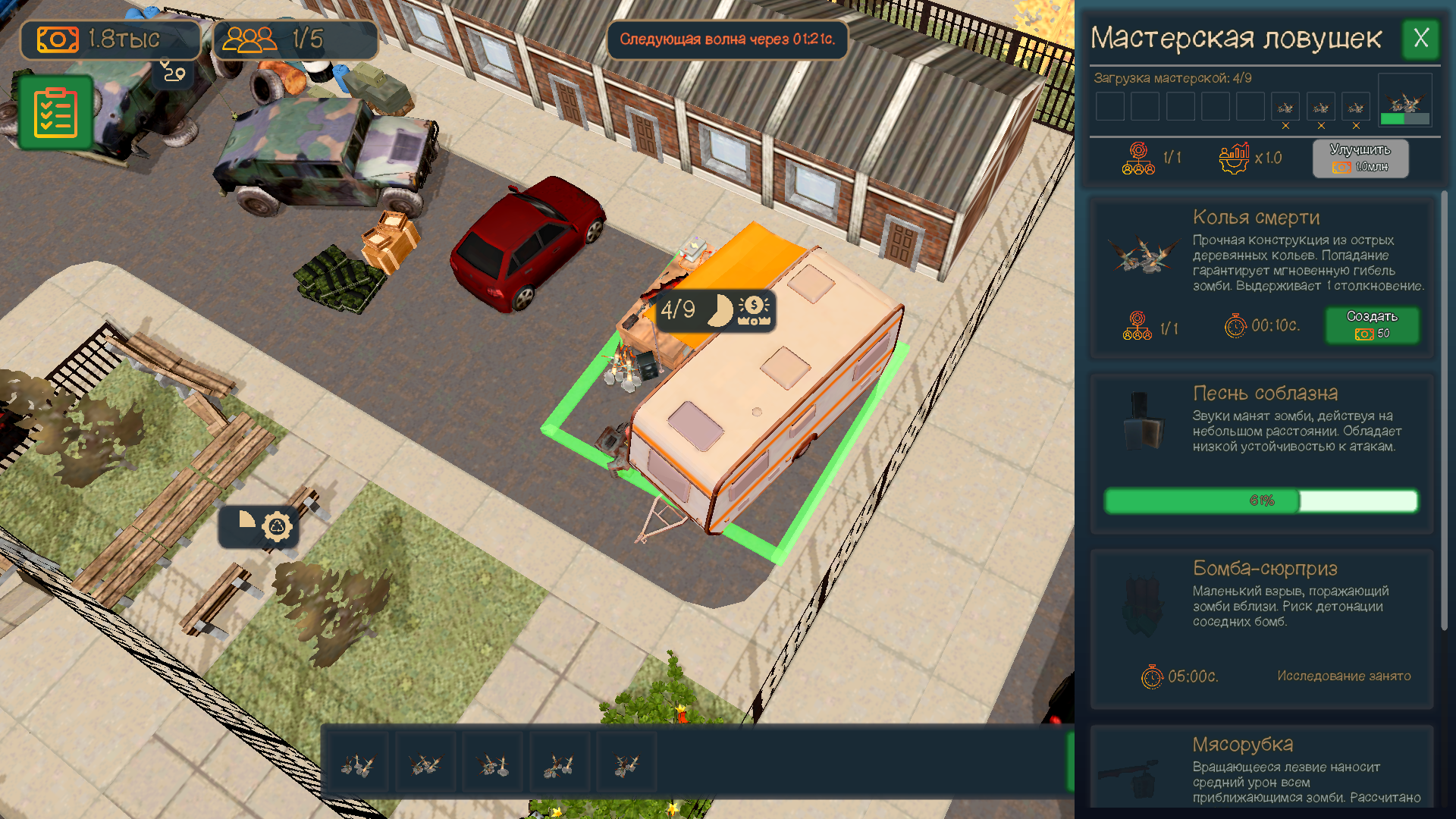Click the money counter showing 1.8тыс
1456x819 pixels.
coord(108,39)
